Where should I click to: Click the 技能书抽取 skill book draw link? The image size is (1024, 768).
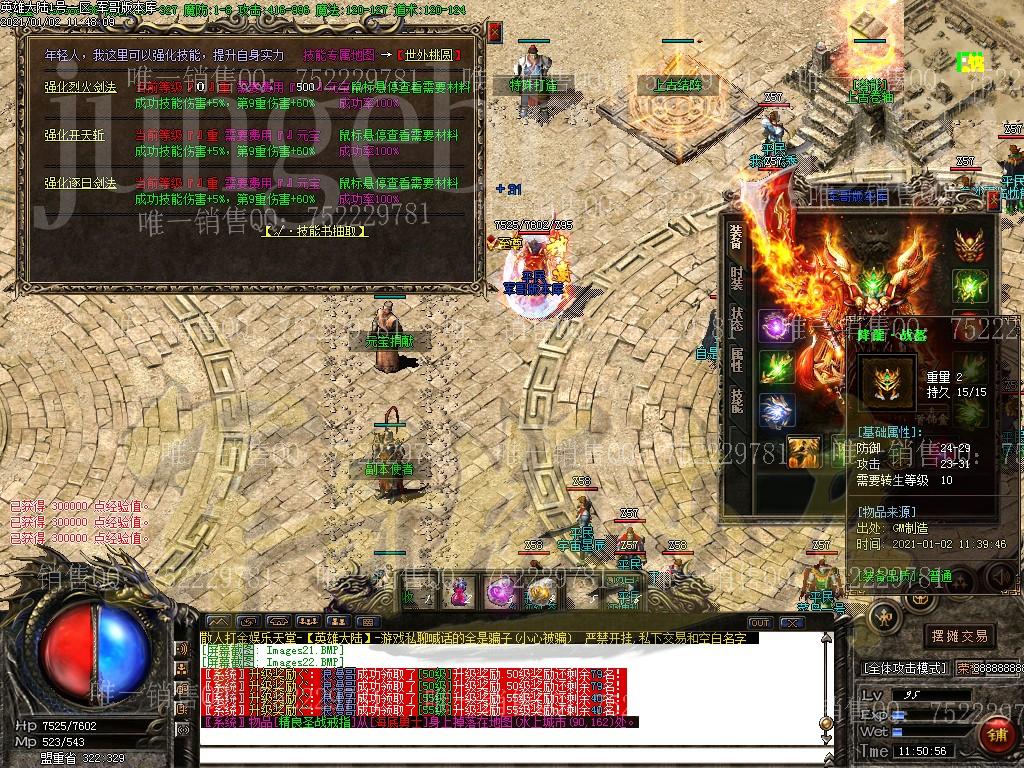click(314, 231)
